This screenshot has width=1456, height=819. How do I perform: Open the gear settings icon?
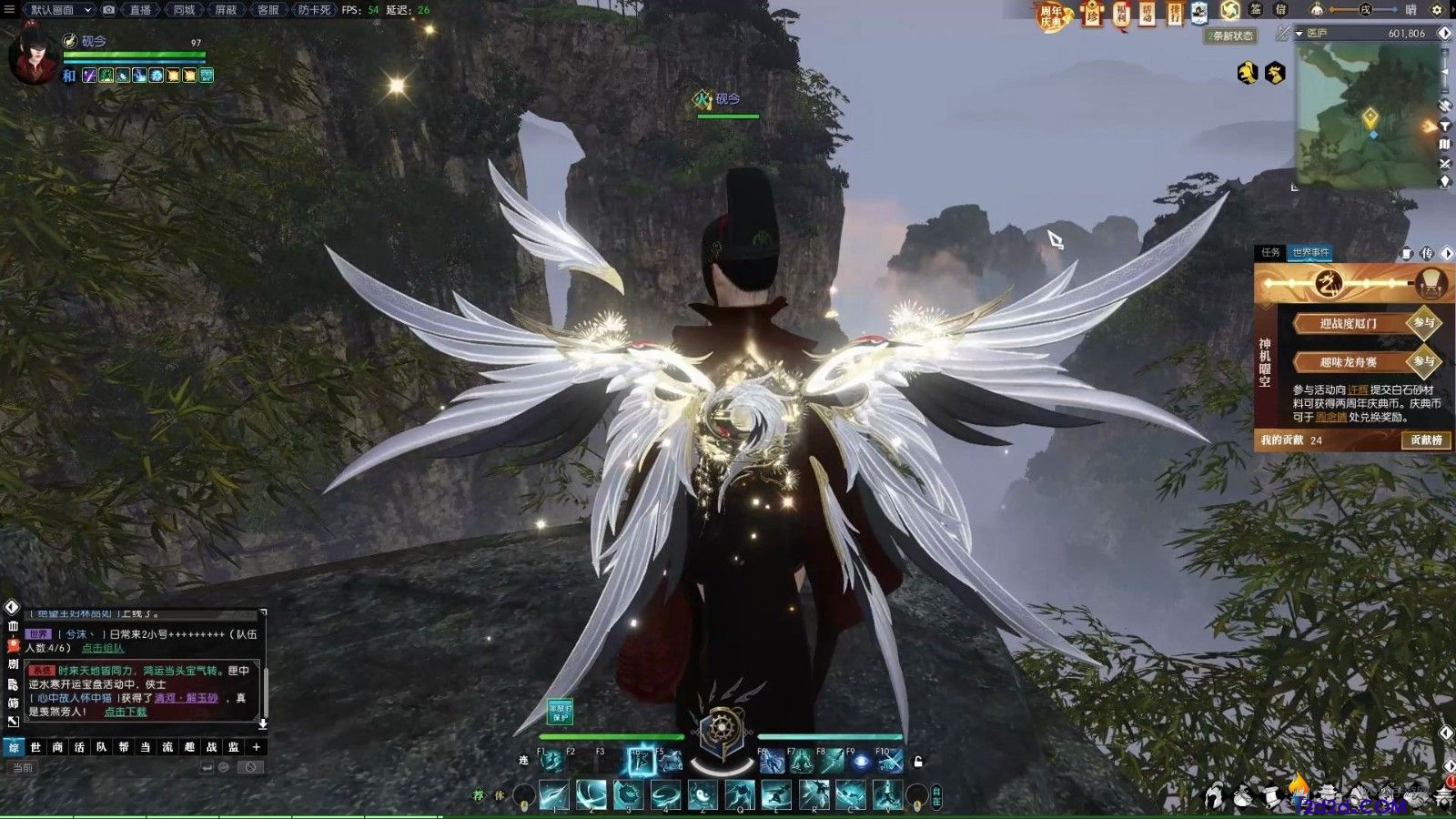click(1437, 10)
